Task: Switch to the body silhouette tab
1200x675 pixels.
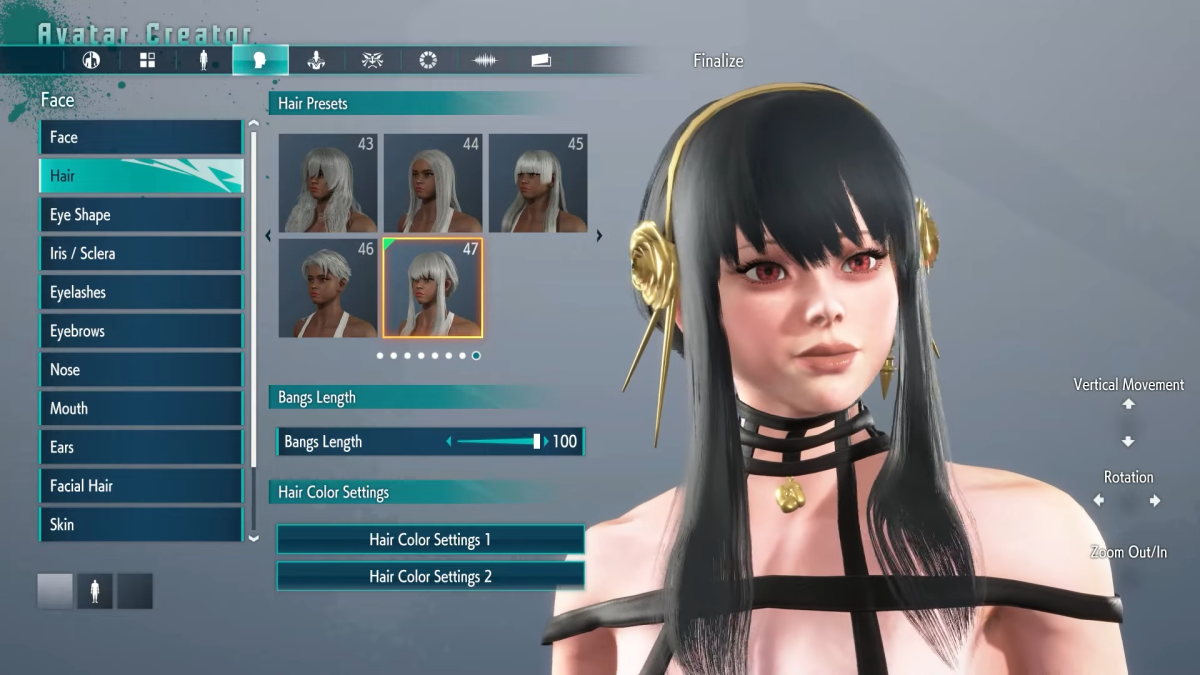Action: 204,60
